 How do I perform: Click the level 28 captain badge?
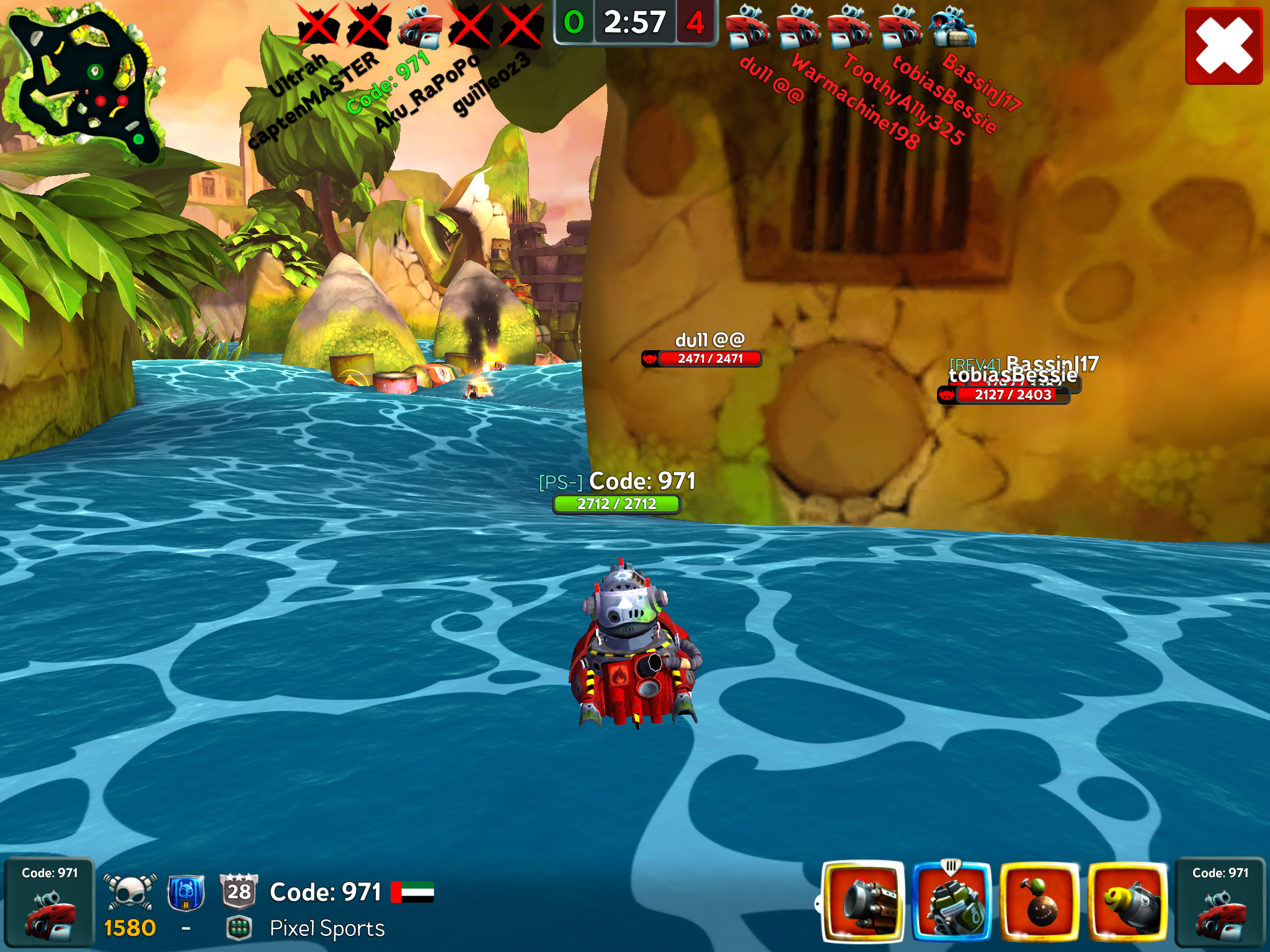[x=239, y=891]
